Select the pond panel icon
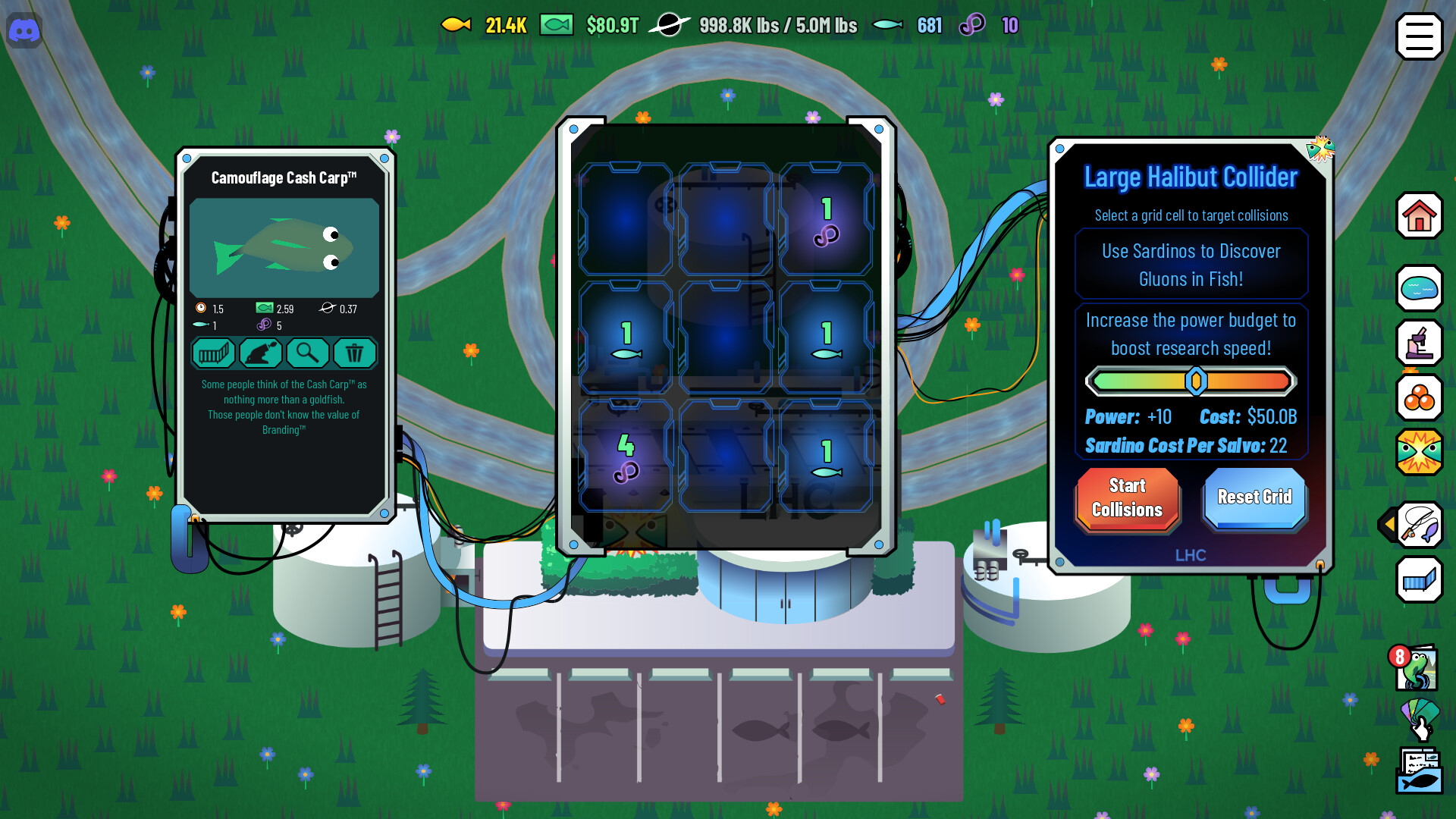This screenshot has width=1456, height=819. [x=1419, y=289]
